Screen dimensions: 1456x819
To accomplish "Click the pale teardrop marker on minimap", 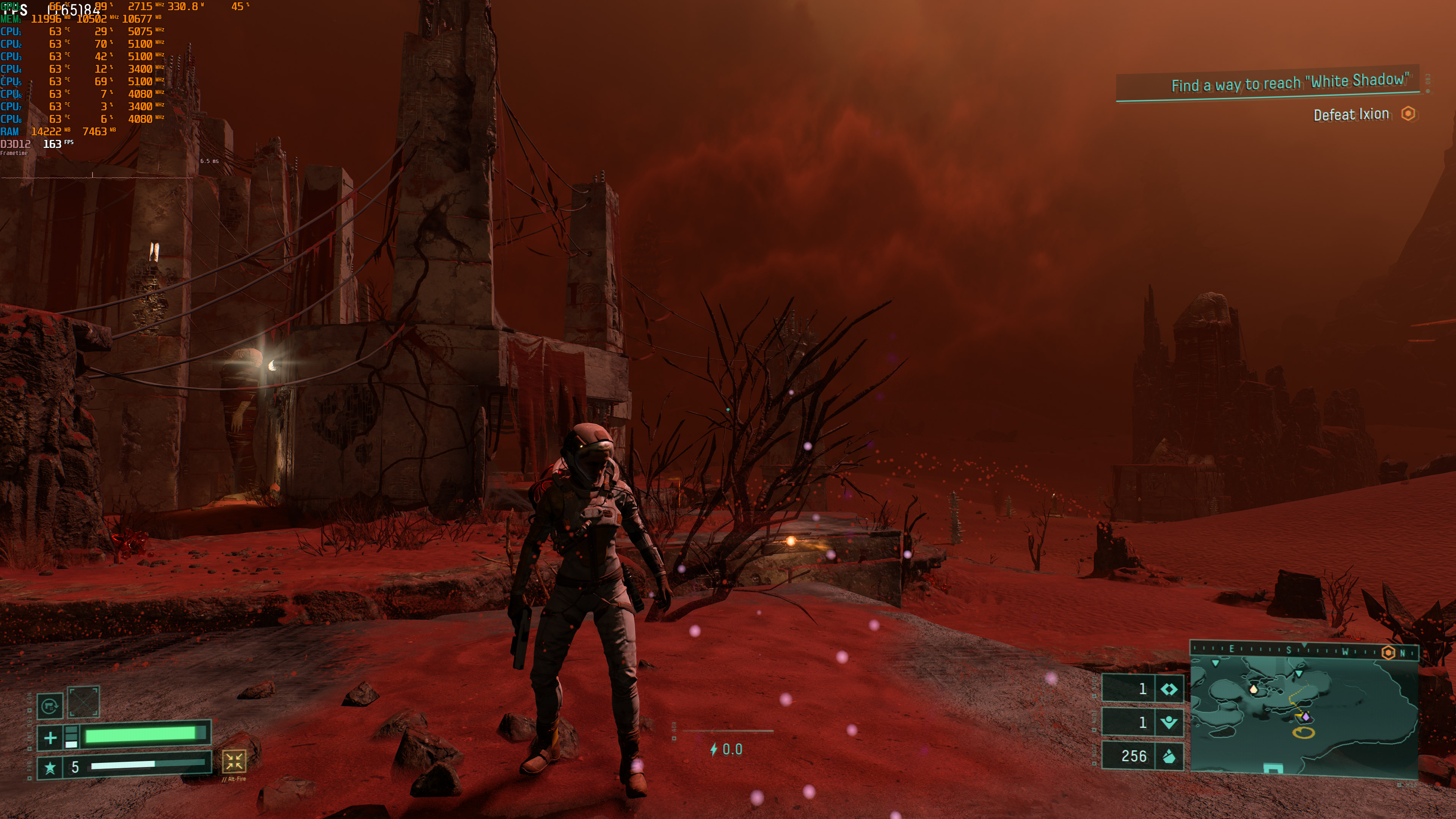I will pos(1254,689).
